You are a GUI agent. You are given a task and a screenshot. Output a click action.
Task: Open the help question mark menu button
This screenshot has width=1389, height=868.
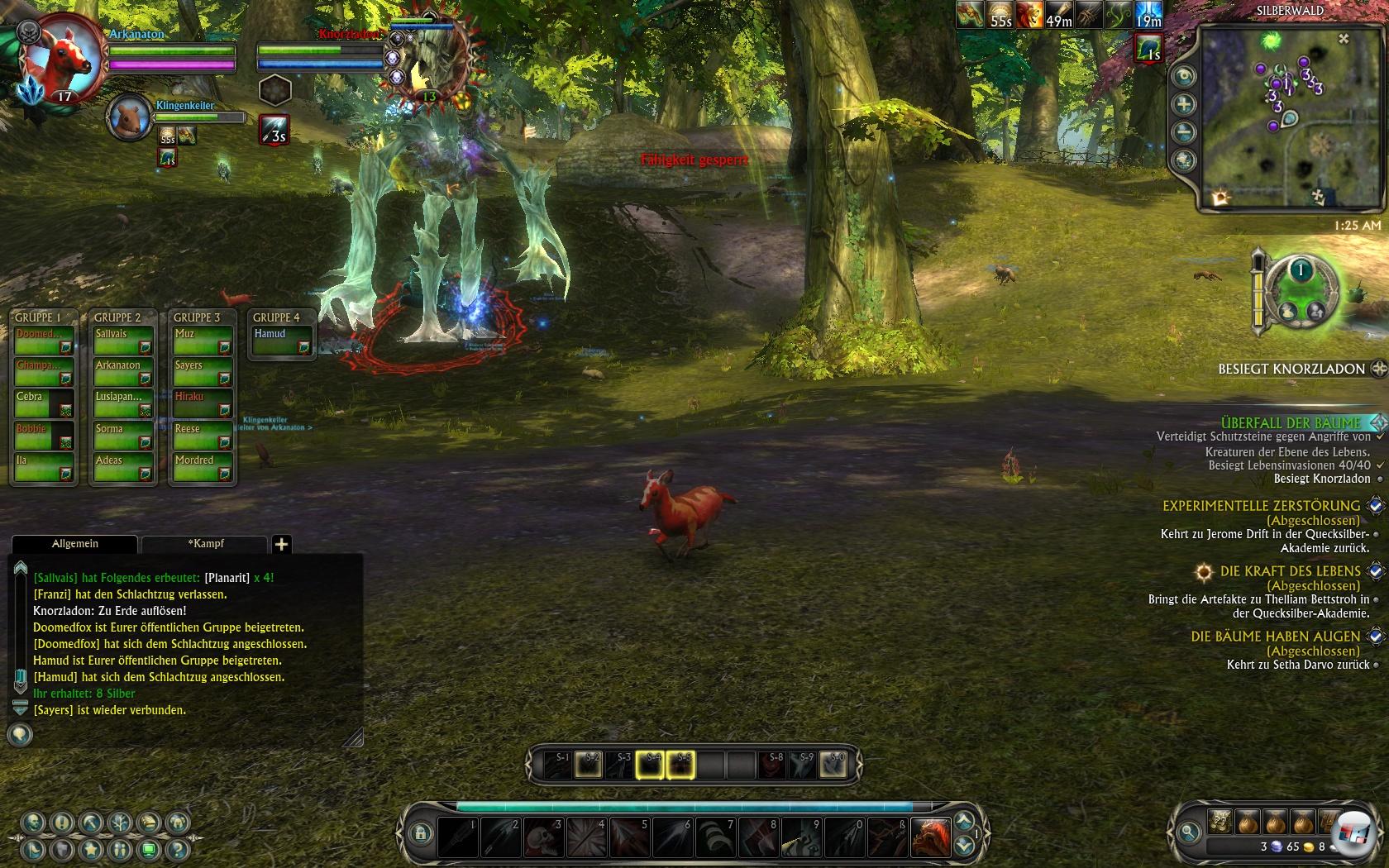tap(176, 849)
